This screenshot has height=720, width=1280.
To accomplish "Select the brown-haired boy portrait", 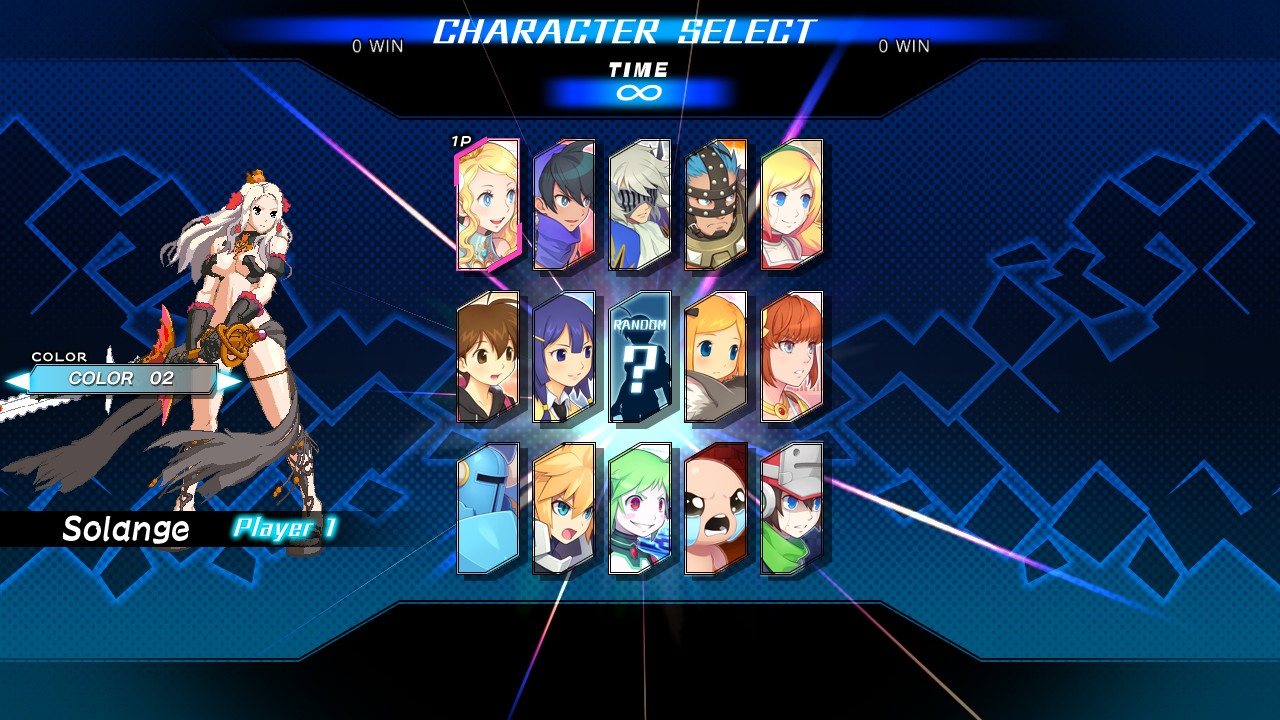I will (x=488, y=357).
